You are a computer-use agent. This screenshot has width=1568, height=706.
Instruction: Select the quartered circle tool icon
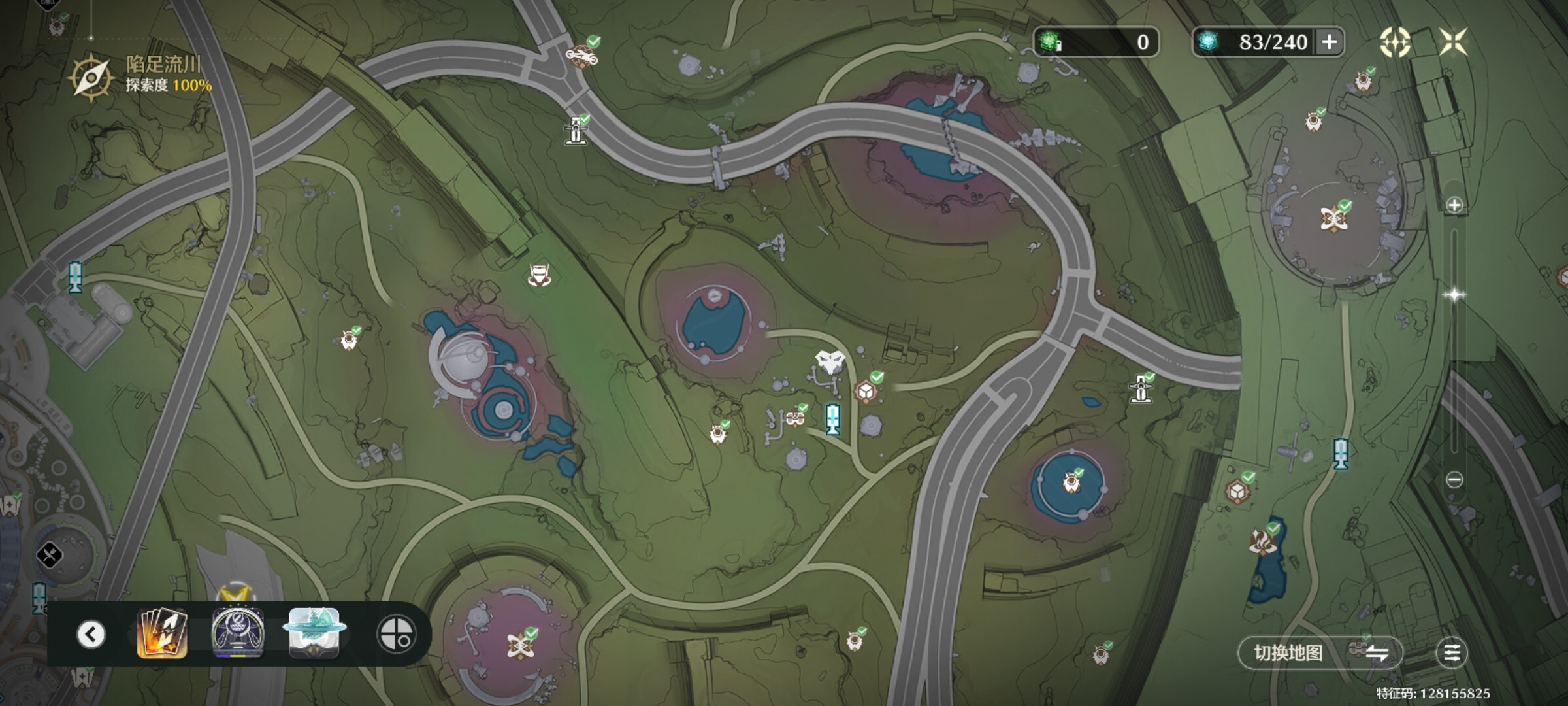pos(396,634)
